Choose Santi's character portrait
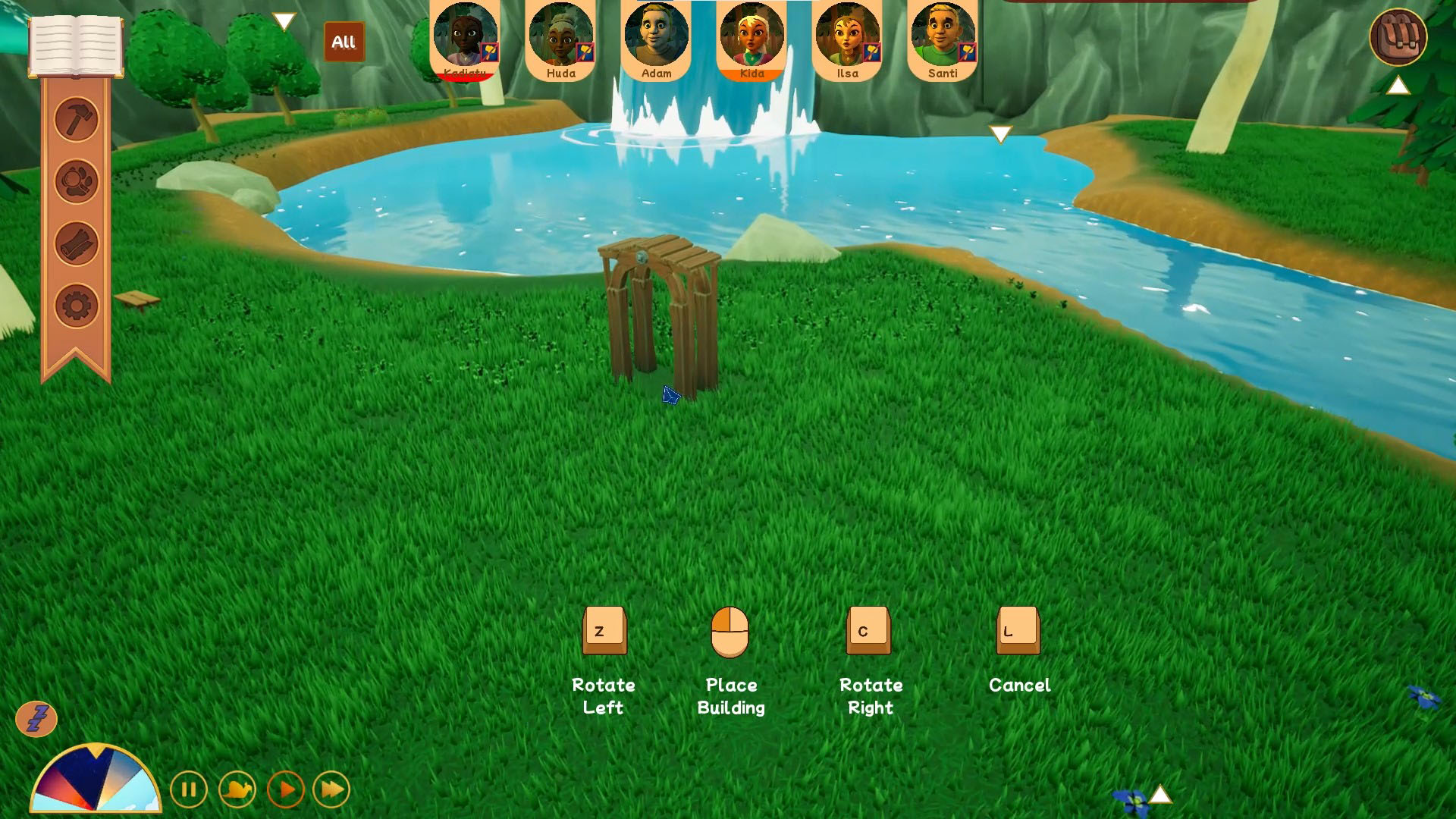This screenshot has width=1456, height=819. (943, 36)
